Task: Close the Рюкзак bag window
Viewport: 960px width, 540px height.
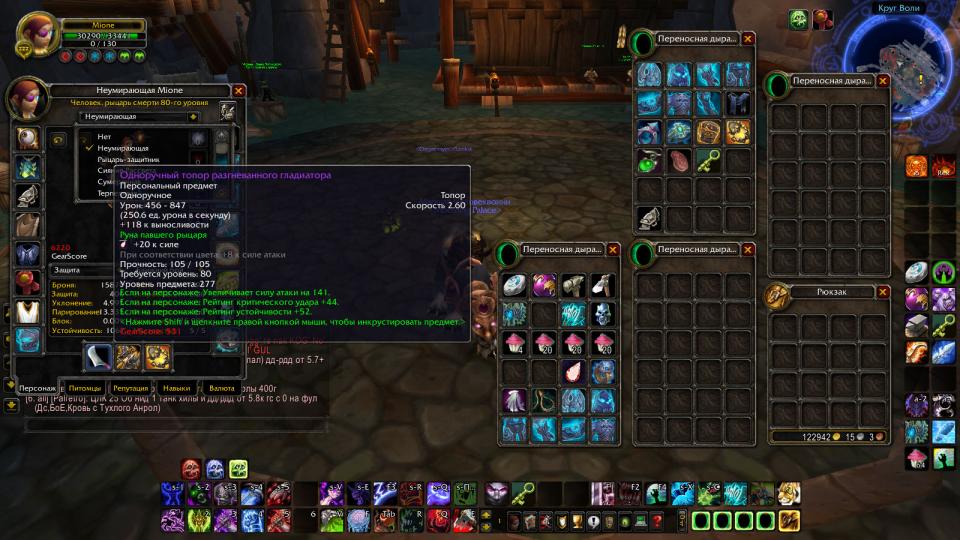Action: click(883, 292)
